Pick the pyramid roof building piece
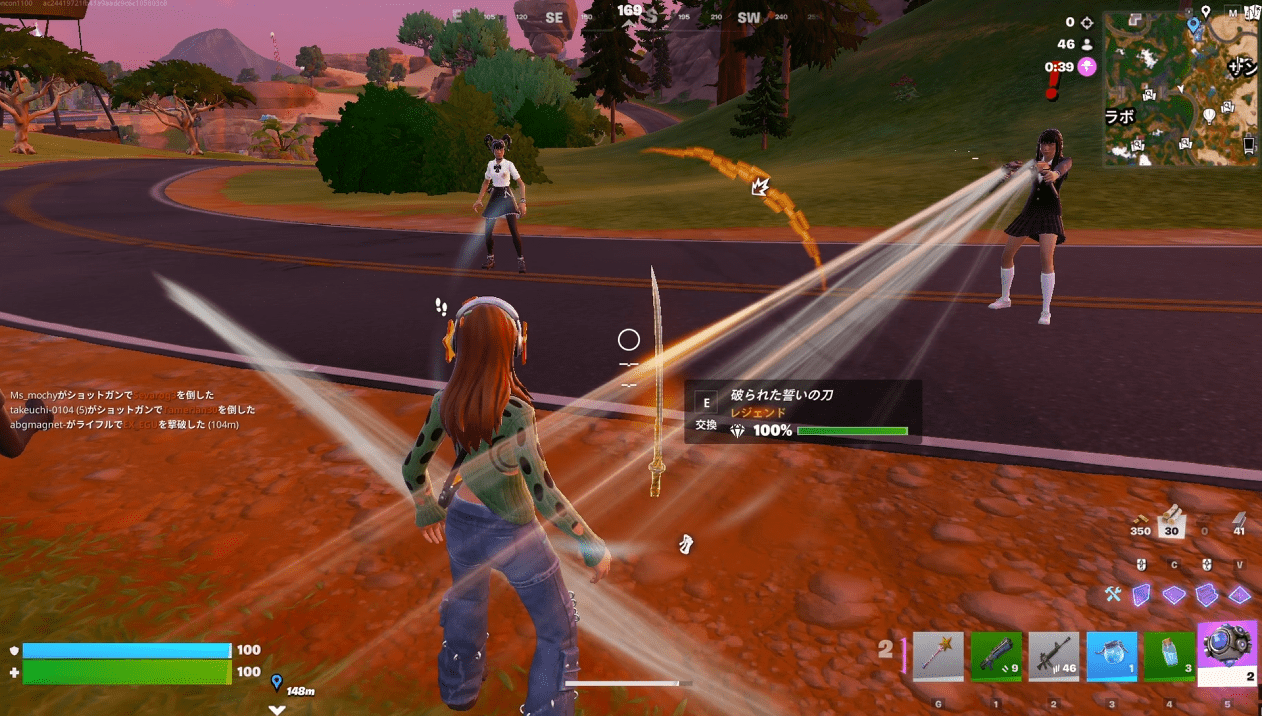Image resolution: width=1262 pixels, height=716 pixels. (1240, 595)
